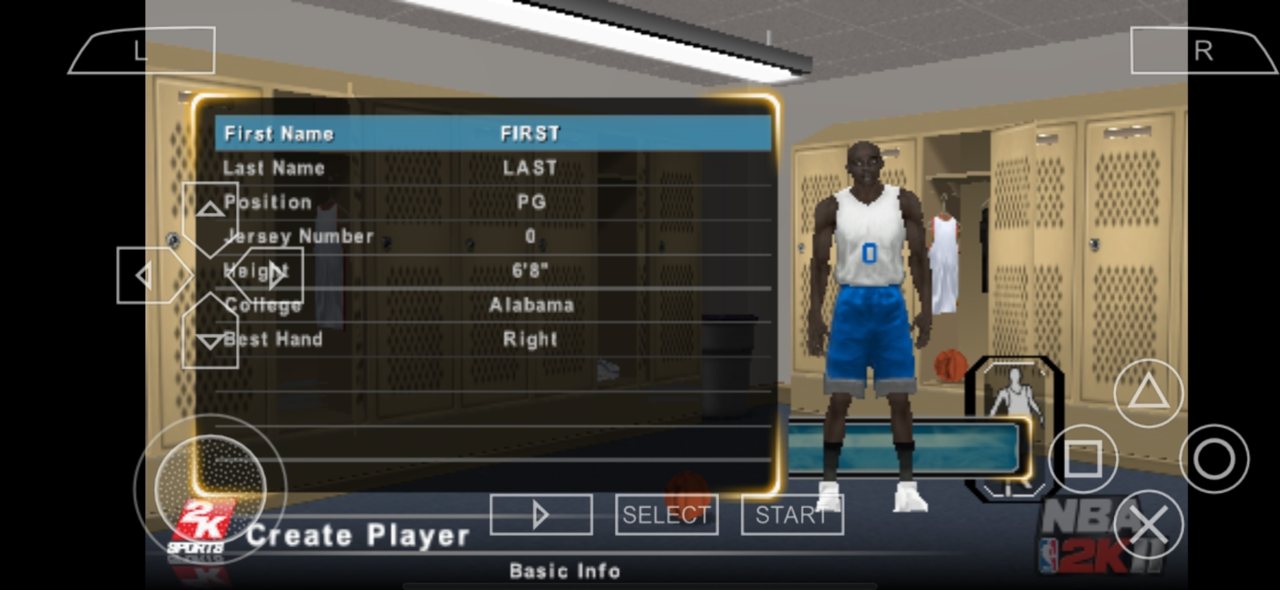Pick the Jersey Number row
This screenshot has height=590, width=1280.
[x=493, y=237]
